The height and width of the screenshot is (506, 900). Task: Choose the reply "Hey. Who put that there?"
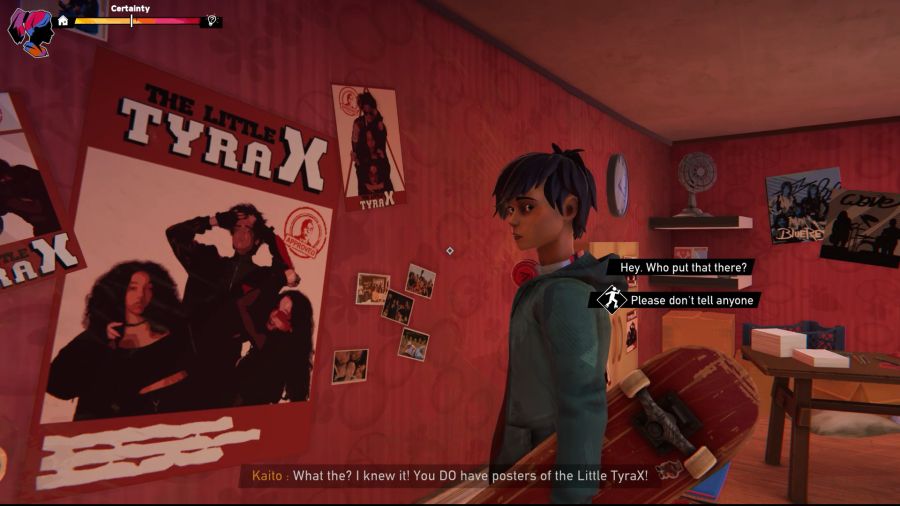684,268
